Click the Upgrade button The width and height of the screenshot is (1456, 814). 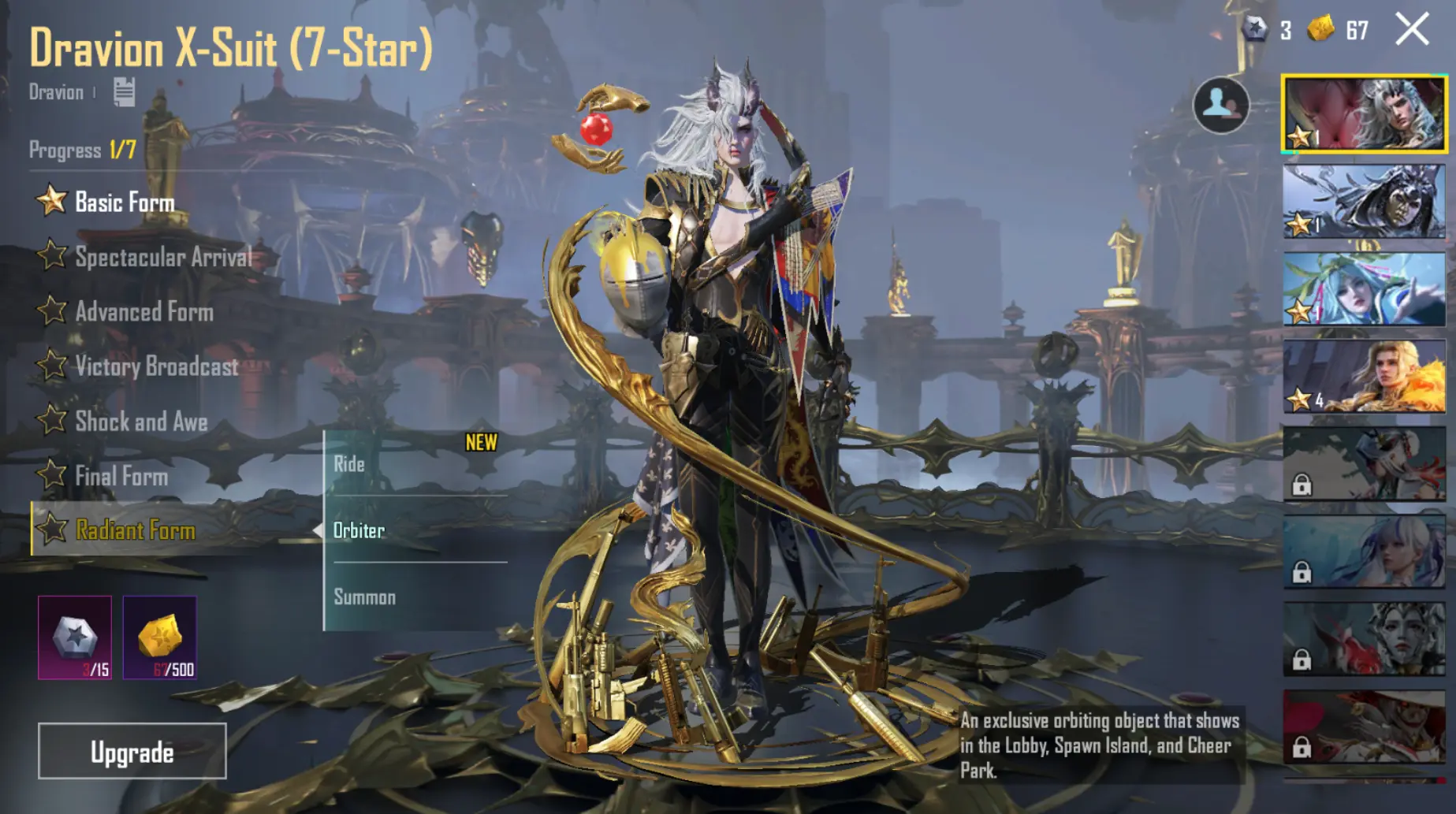click(132, 752)
